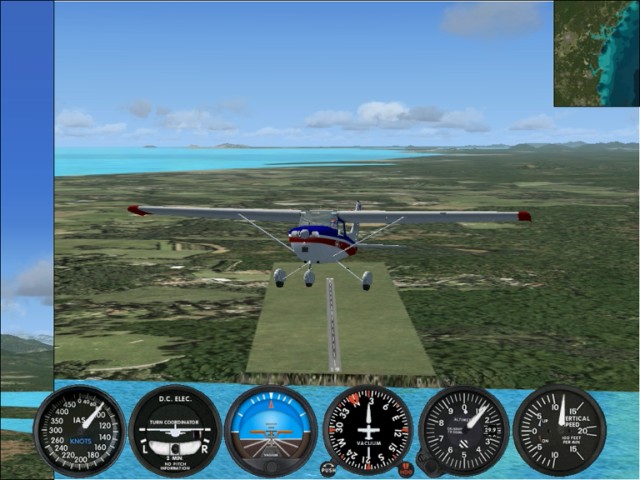The width and height of the screenshot is (640, 480).
Task: Click the airspeed indicator gauge
Action: (x=80, y=430)
